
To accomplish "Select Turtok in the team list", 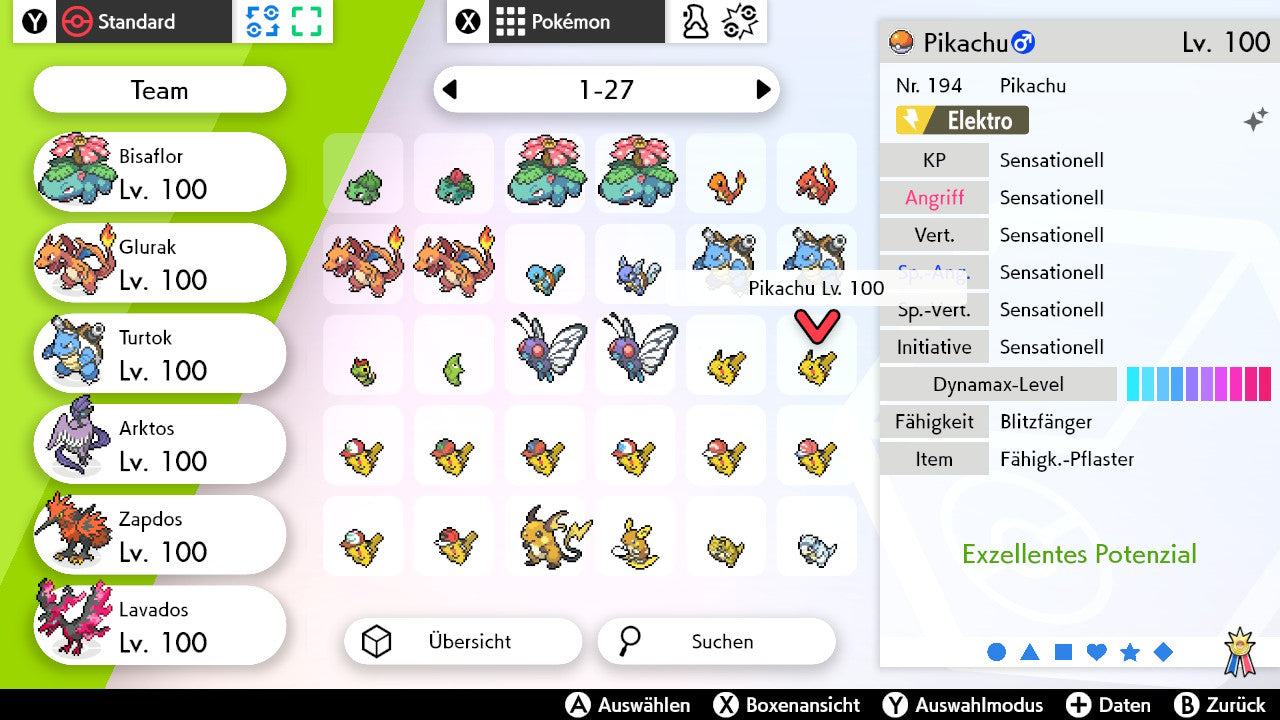I will pos(160,354).
